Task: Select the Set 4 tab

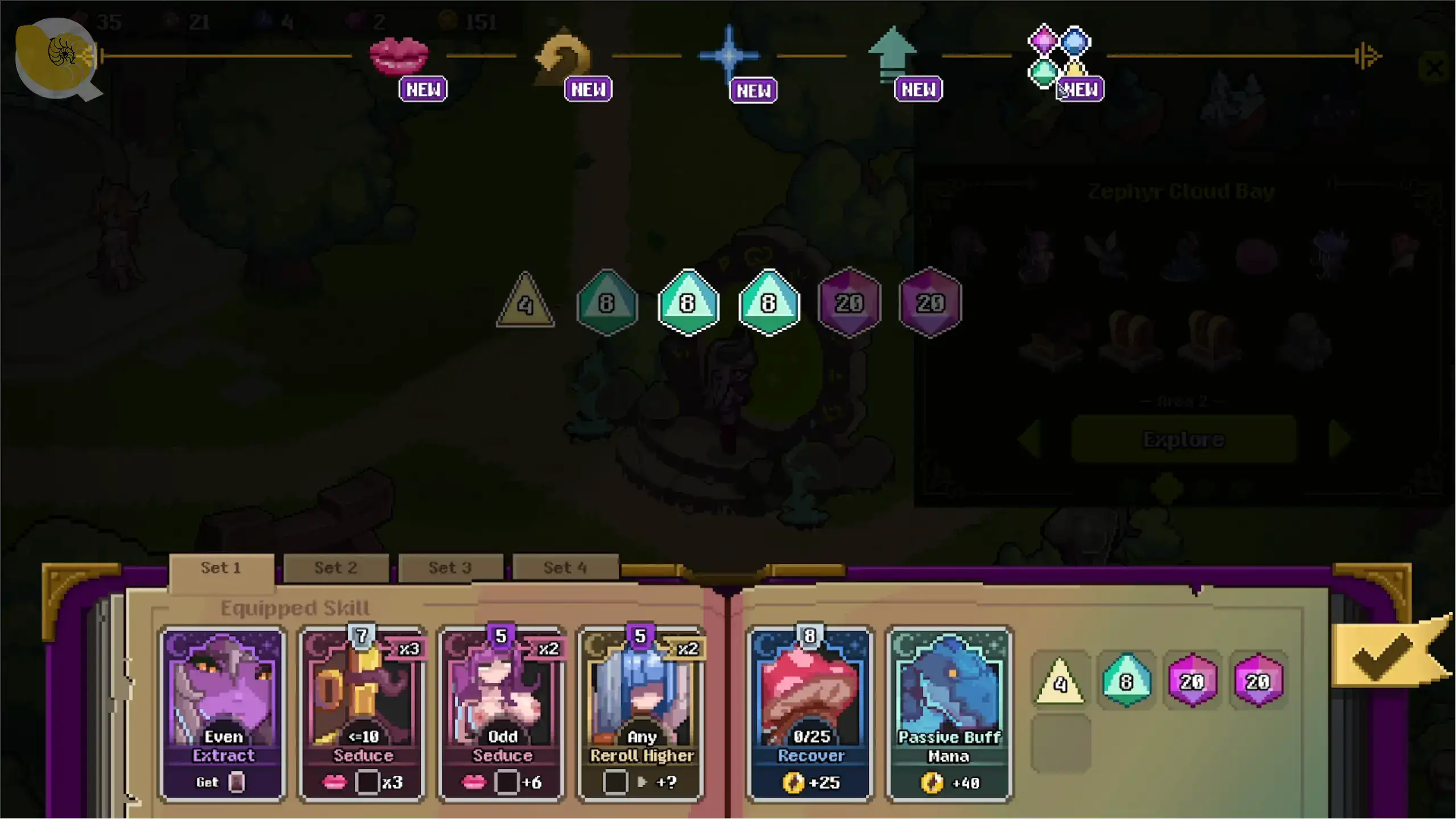Action: pos(565,568)
